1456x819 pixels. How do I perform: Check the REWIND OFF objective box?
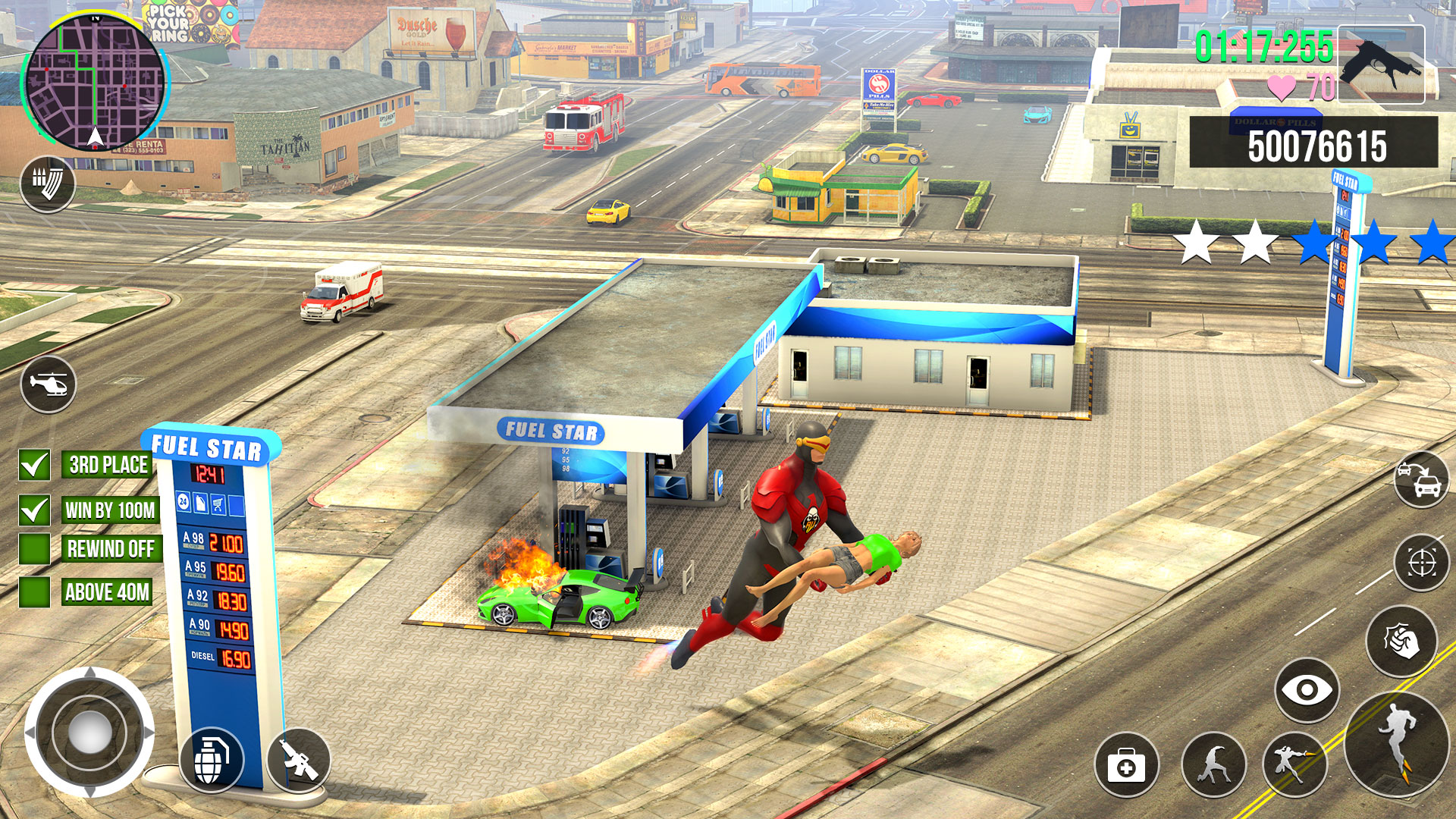(33, 548)
